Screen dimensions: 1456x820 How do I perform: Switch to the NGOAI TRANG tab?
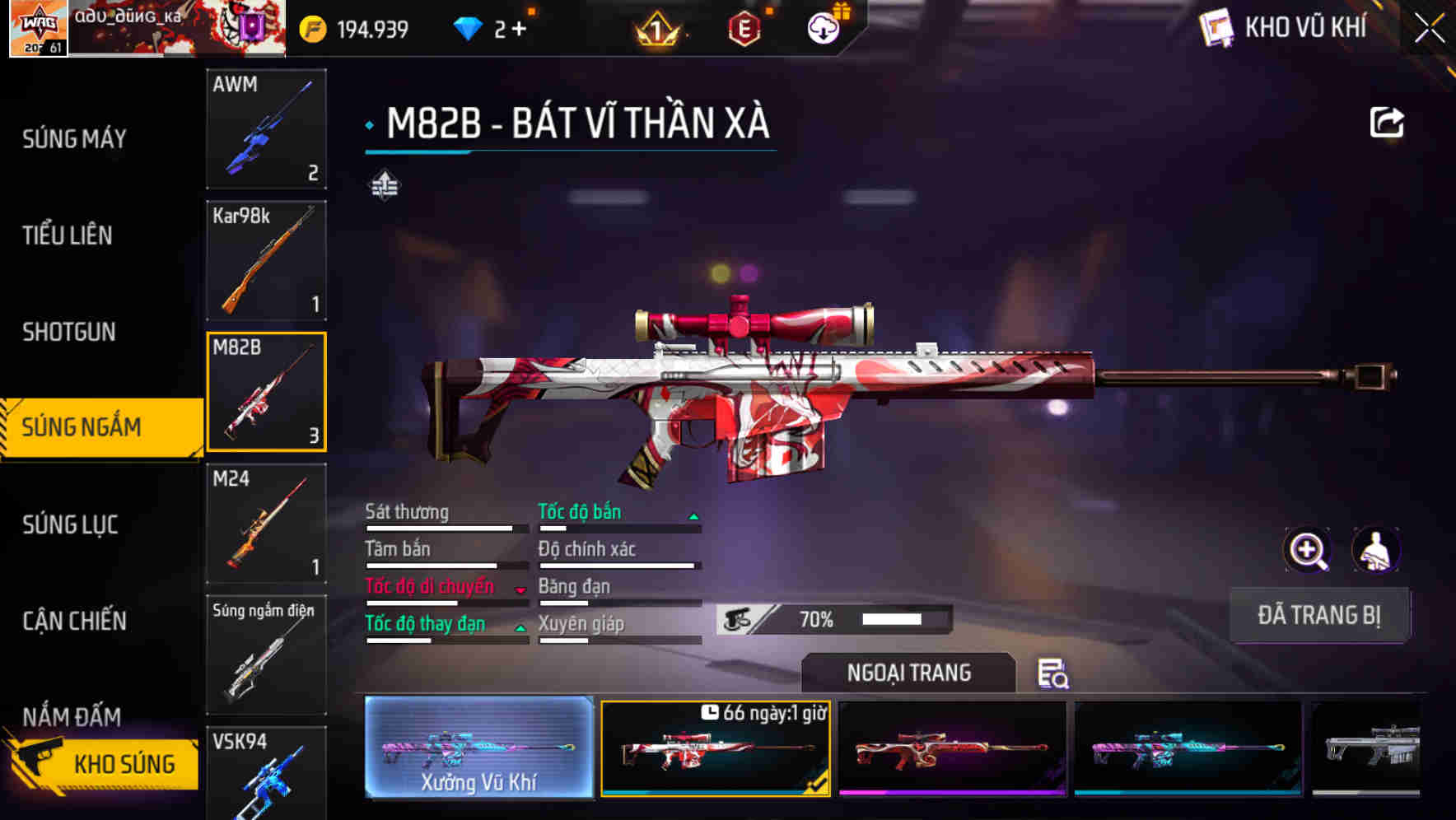(x=910, y=673)
